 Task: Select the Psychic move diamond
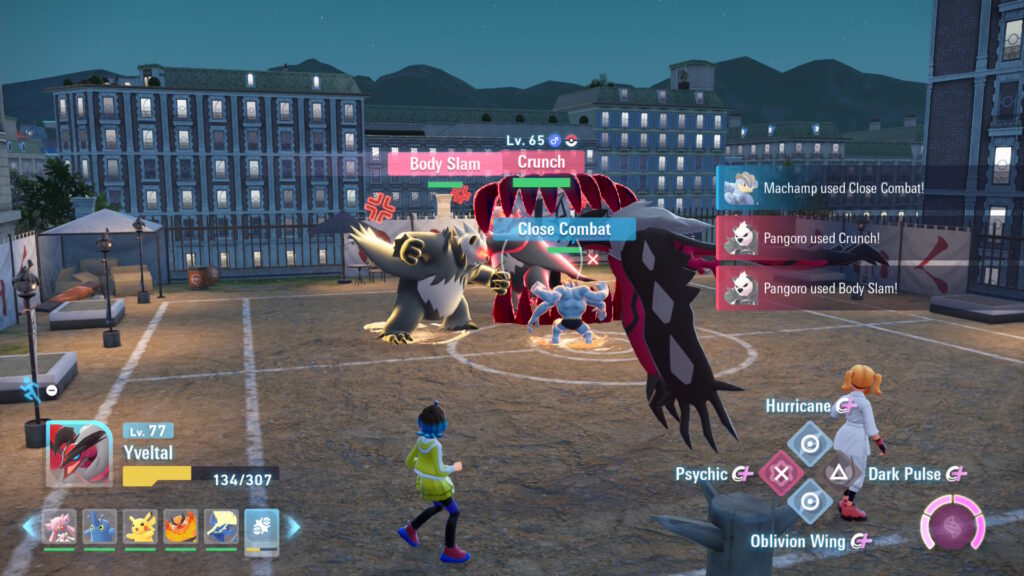781,473
